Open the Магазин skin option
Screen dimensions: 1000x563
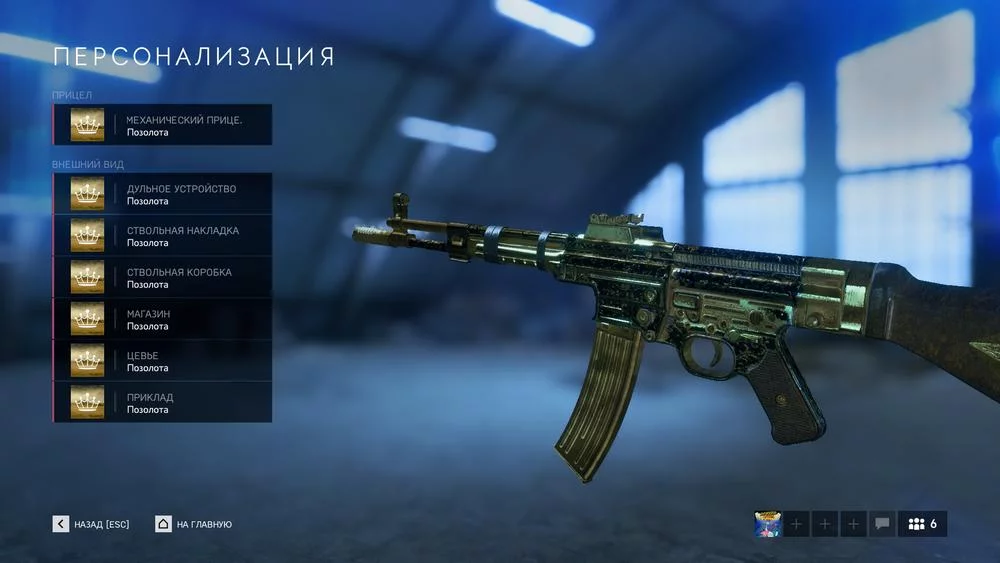pos(162,319)
